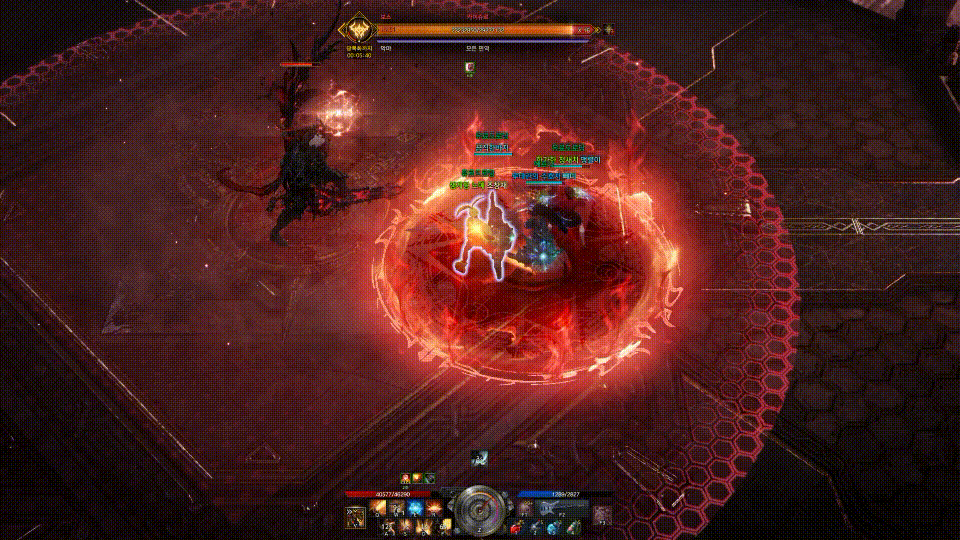960x540 pixels.
Task: Cast the W hotkey skill
Action: coord(397,508)
